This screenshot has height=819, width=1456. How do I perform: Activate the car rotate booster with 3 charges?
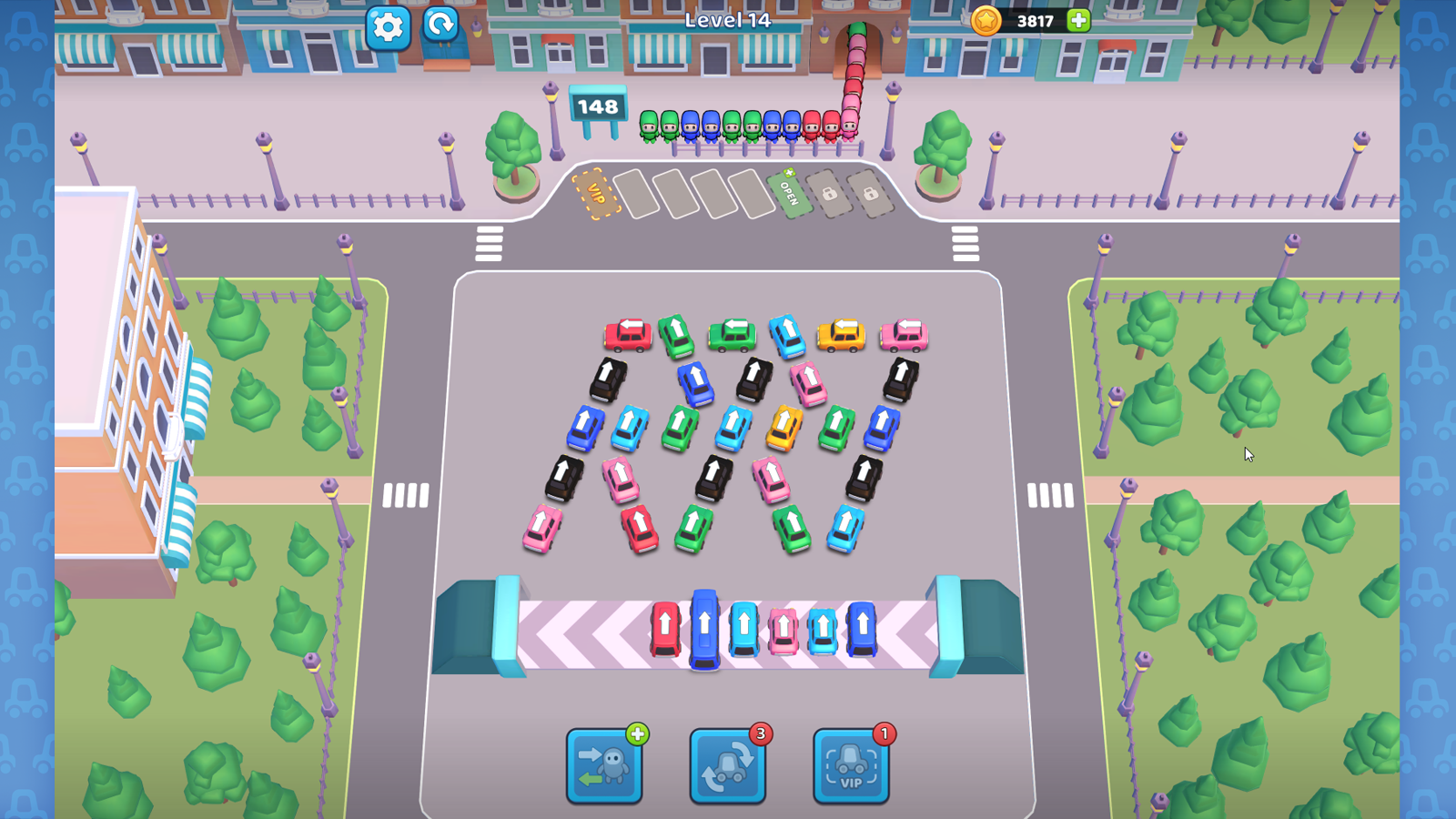727,767
